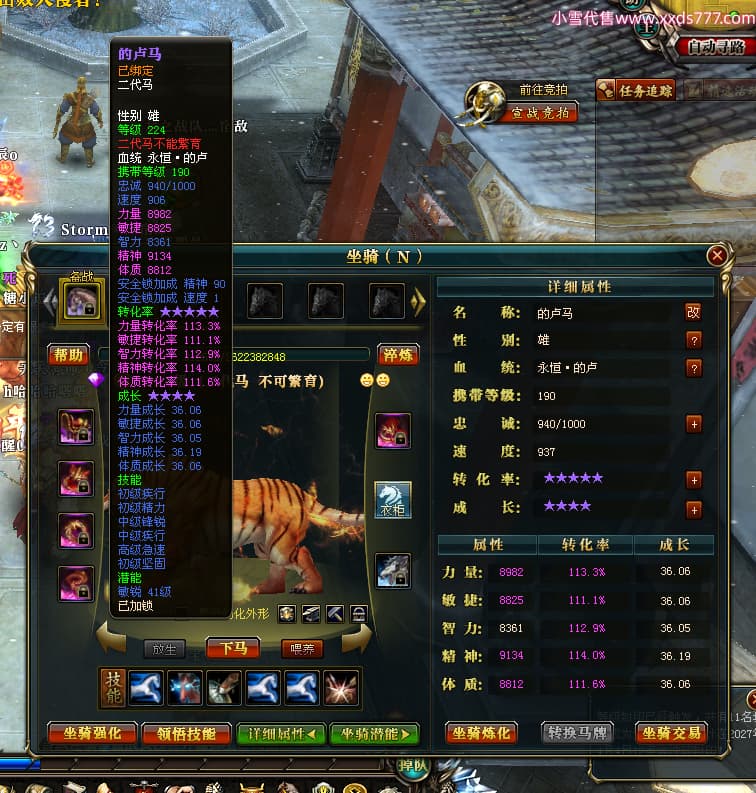Release the mount using 放生 button
Screen dimensions: 756x793
164,649
